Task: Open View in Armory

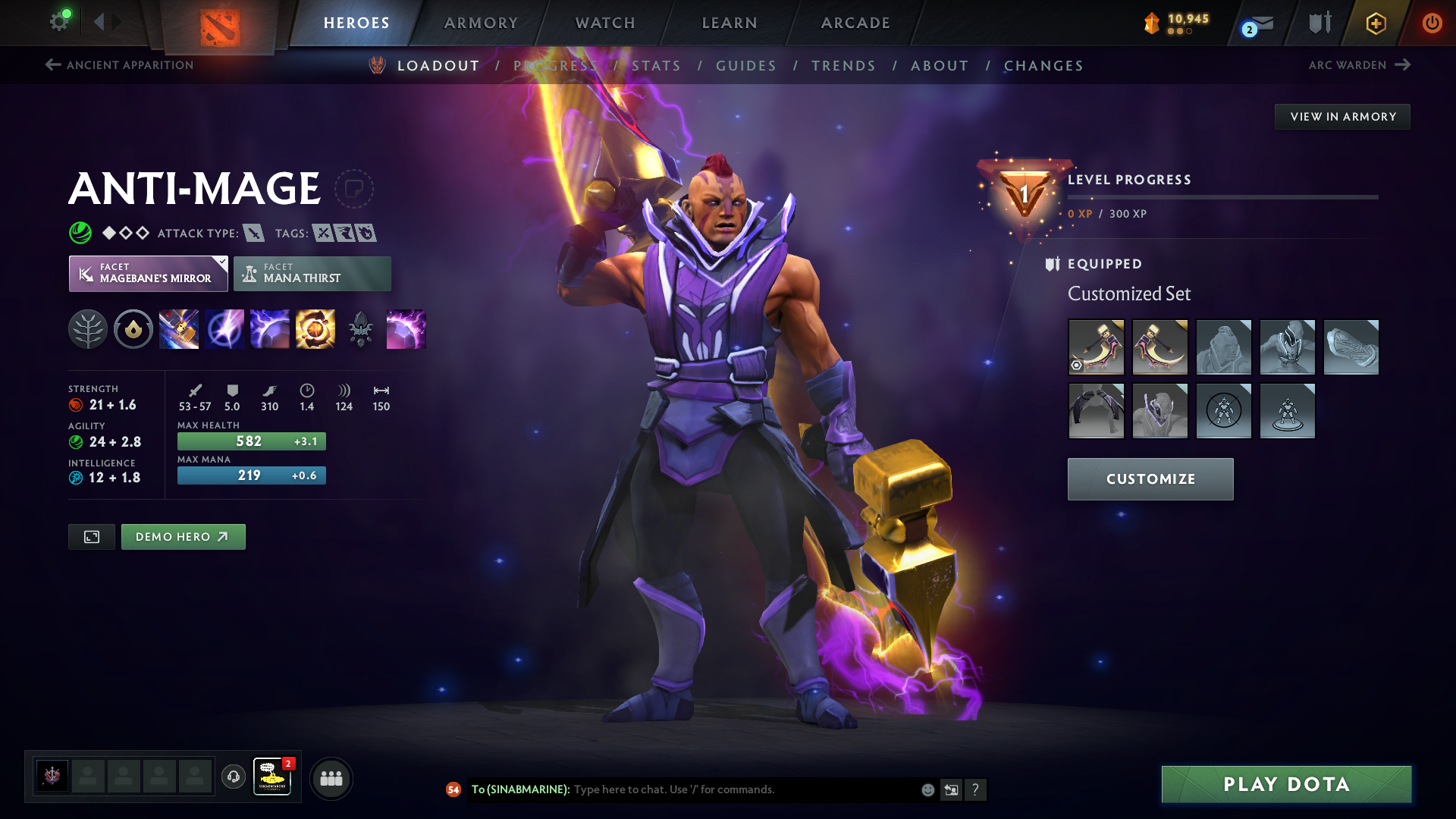Action: click(x=1342, y=117)
